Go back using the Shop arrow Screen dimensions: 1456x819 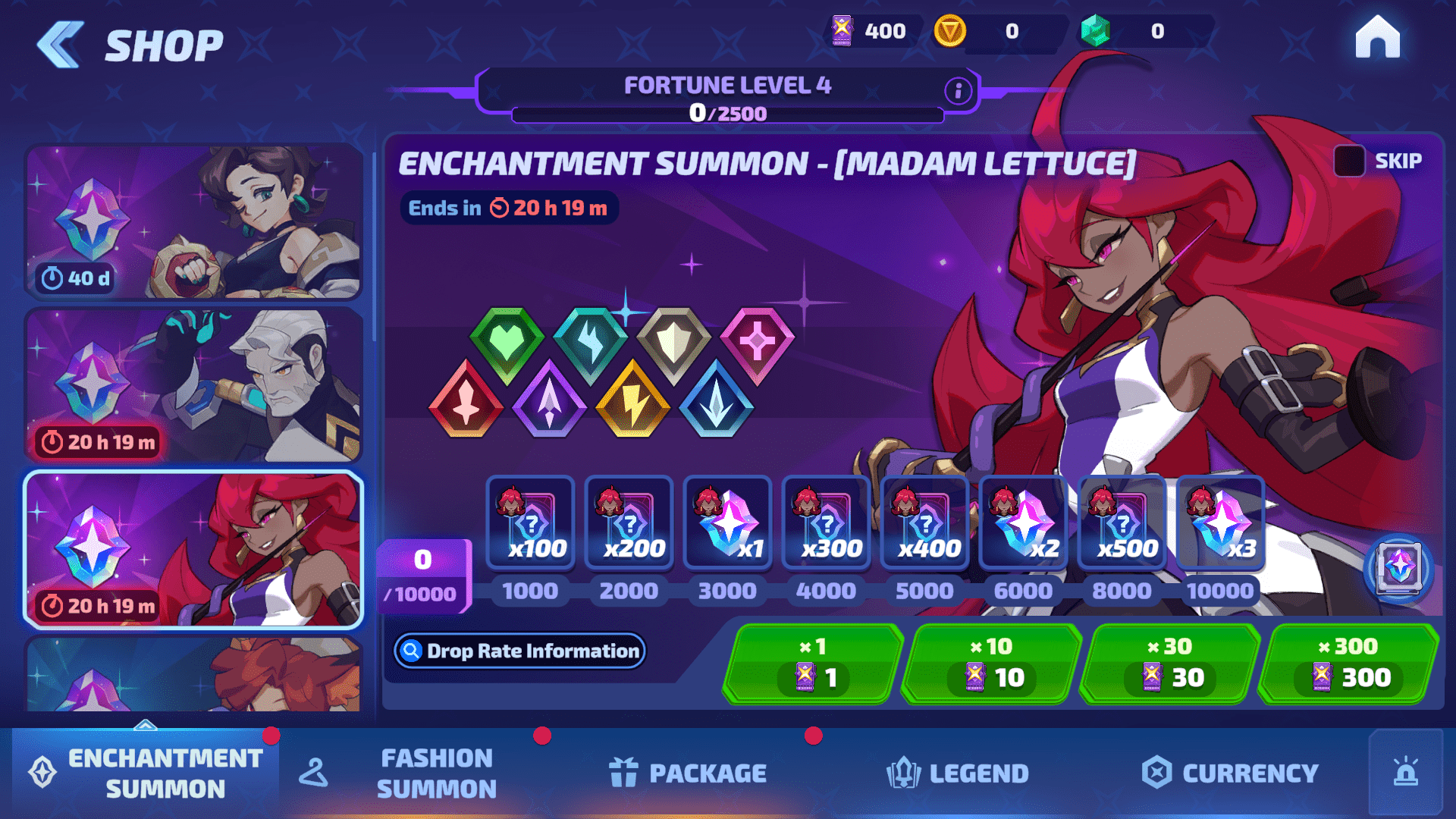(x=61, y=45)
